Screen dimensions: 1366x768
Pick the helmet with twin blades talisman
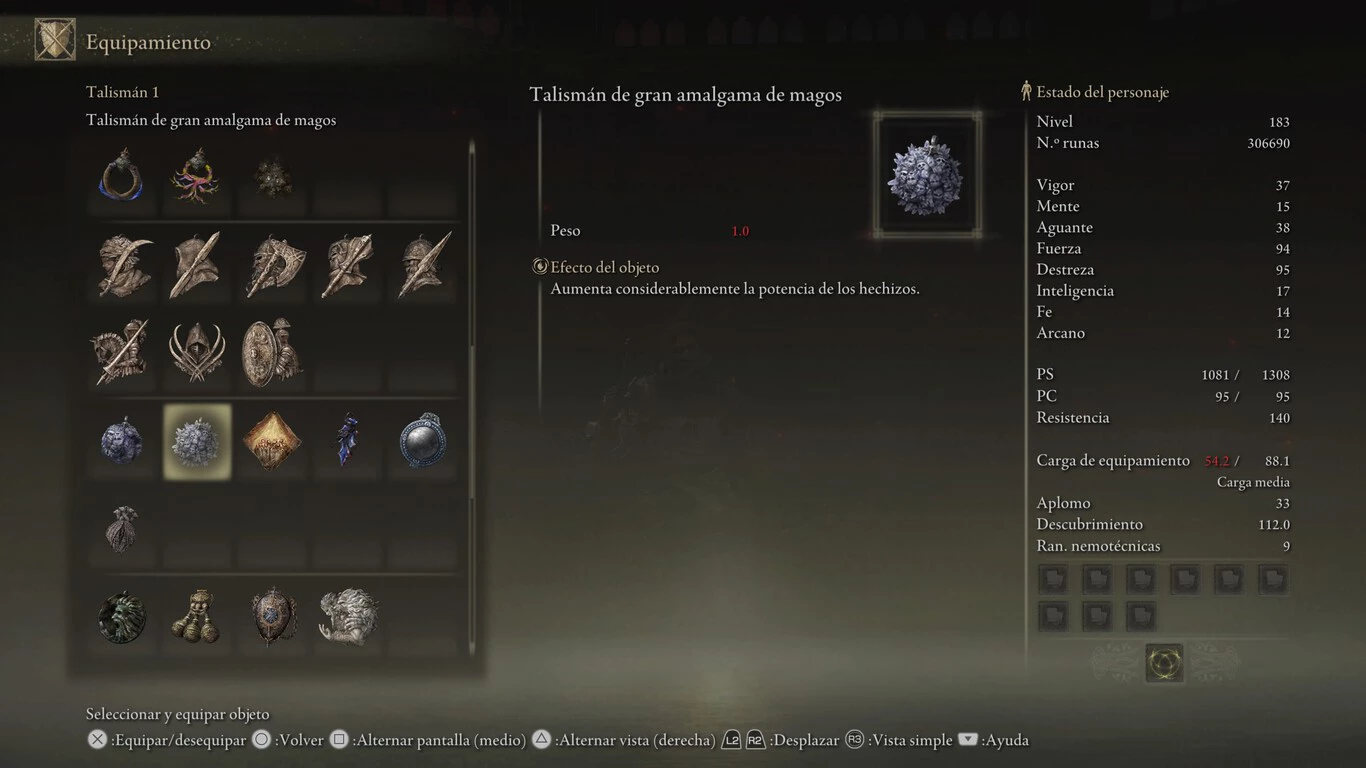(197, 352)
